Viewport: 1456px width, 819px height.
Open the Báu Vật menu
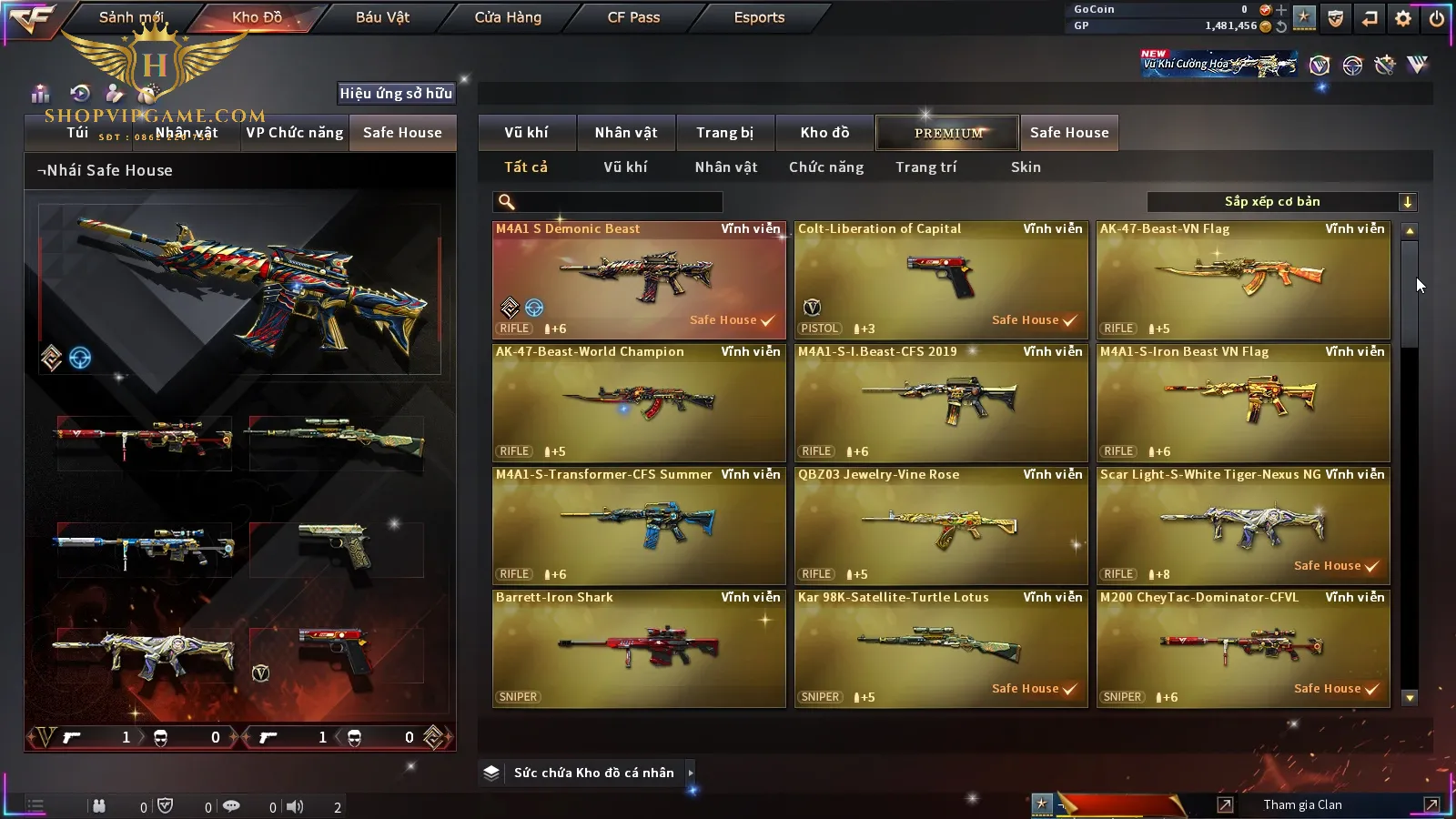point(382,17)
